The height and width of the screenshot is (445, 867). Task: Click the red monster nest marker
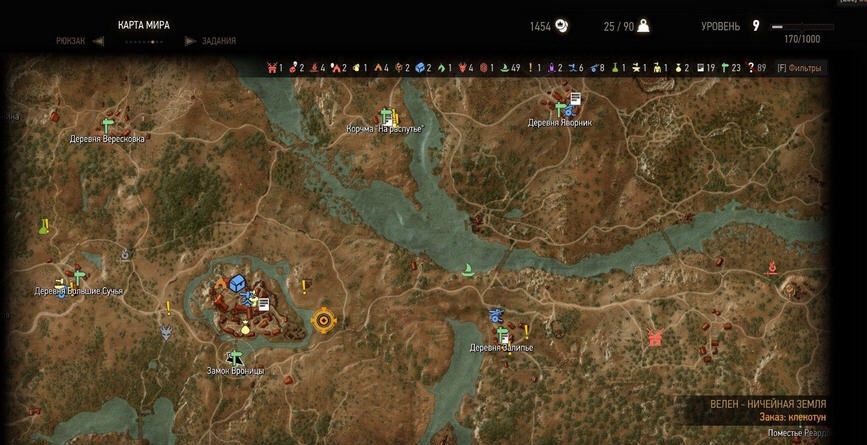pos(656,337)
